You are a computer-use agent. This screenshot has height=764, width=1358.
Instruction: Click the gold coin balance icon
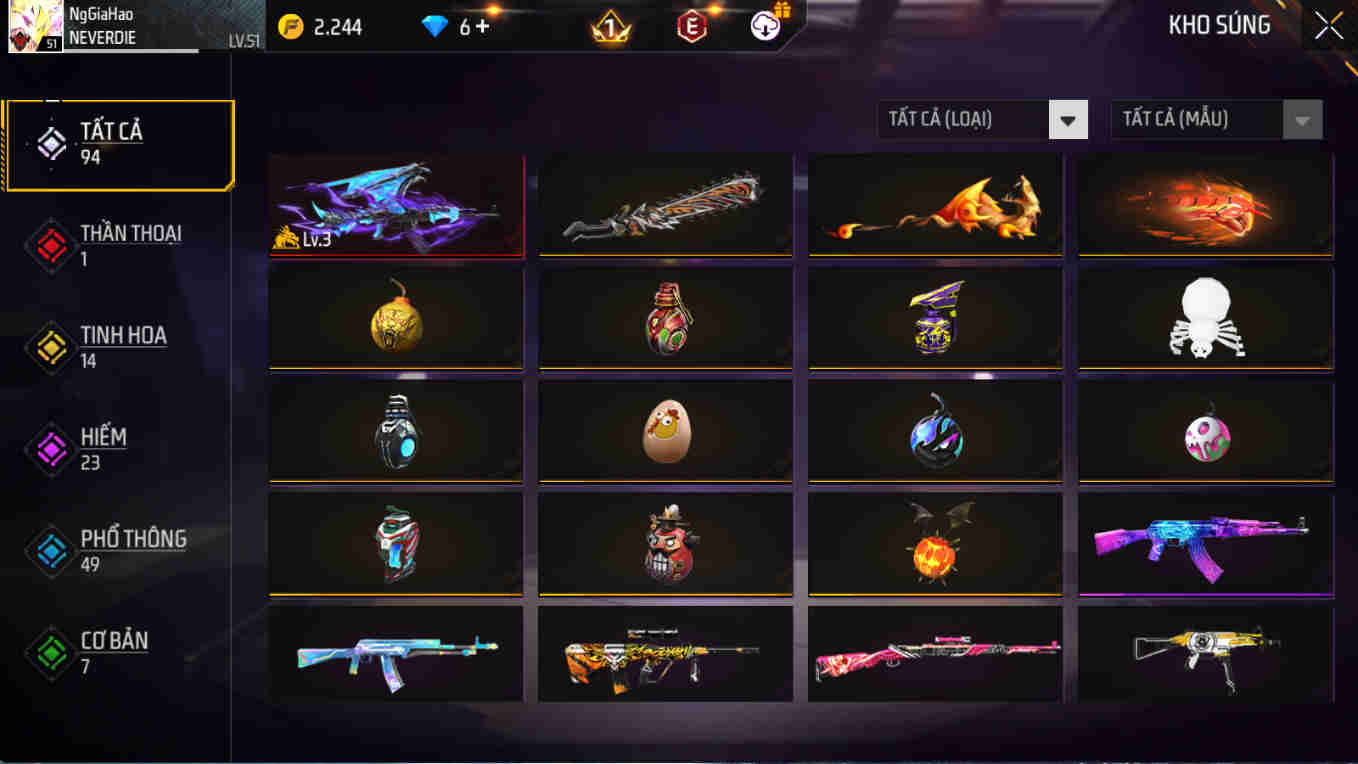pyautogui.click(x=289, y=26)
